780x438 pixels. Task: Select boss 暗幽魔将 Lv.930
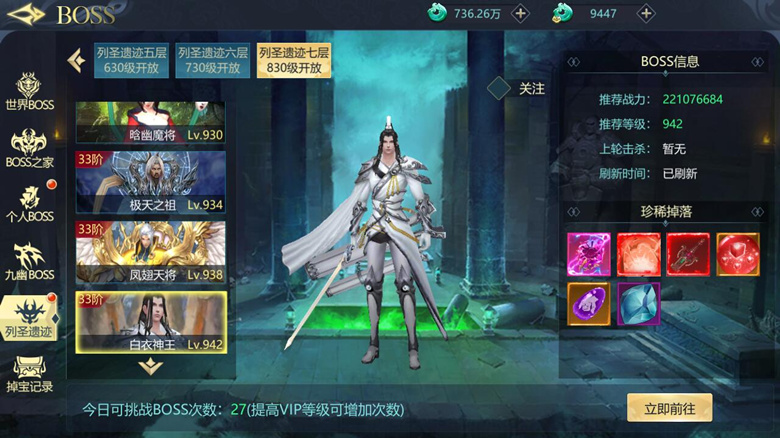[x=150, y=122]
